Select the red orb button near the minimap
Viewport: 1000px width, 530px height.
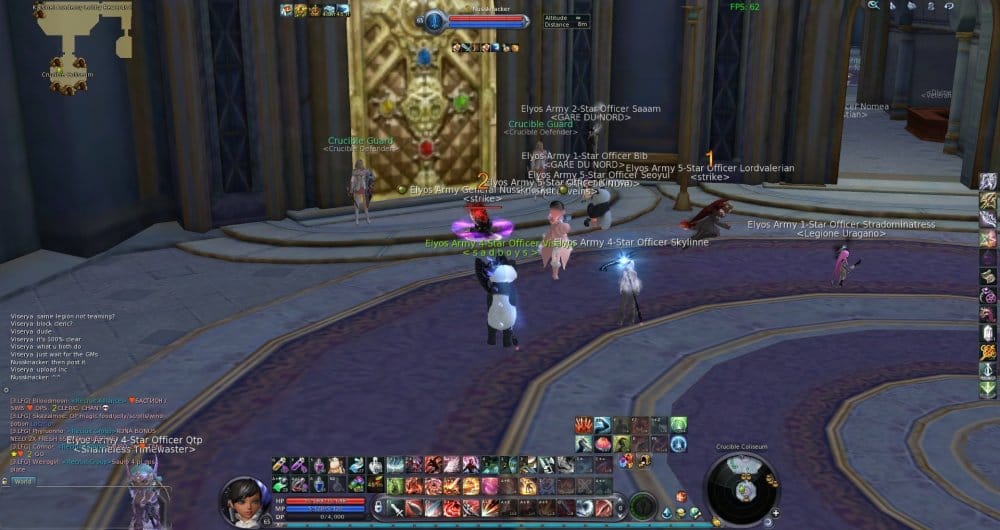(x=681, y=497)
